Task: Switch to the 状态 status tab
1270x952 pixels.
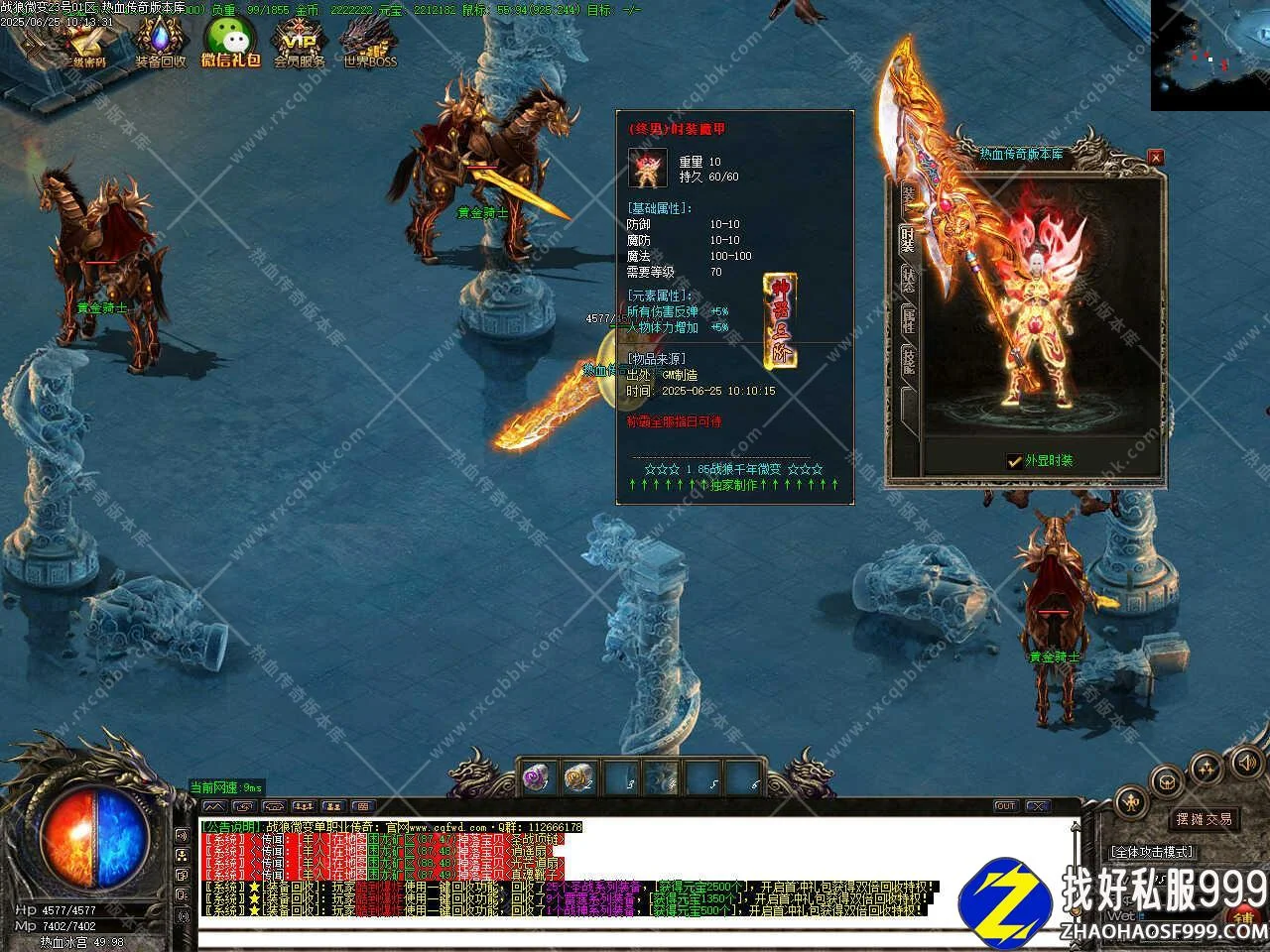Action: click(x=908, y=280)
